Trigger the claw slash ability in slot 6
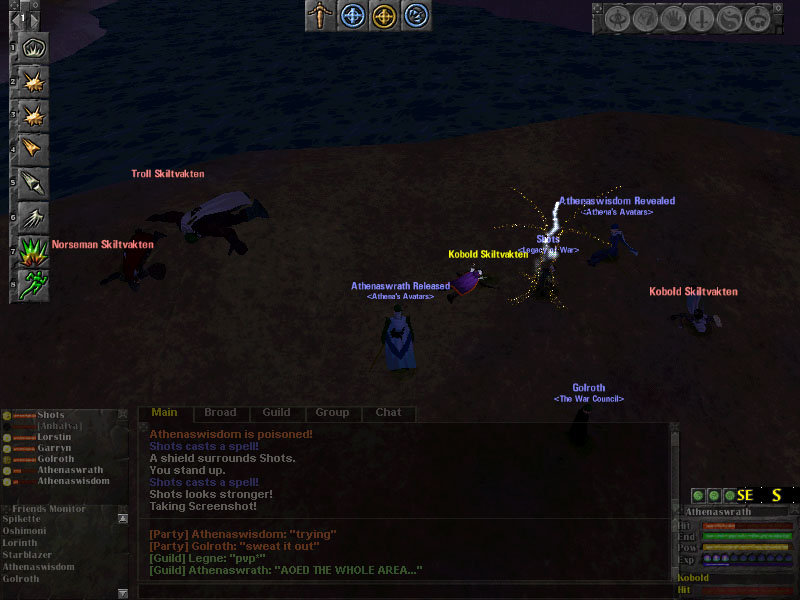 coord(34,216)
